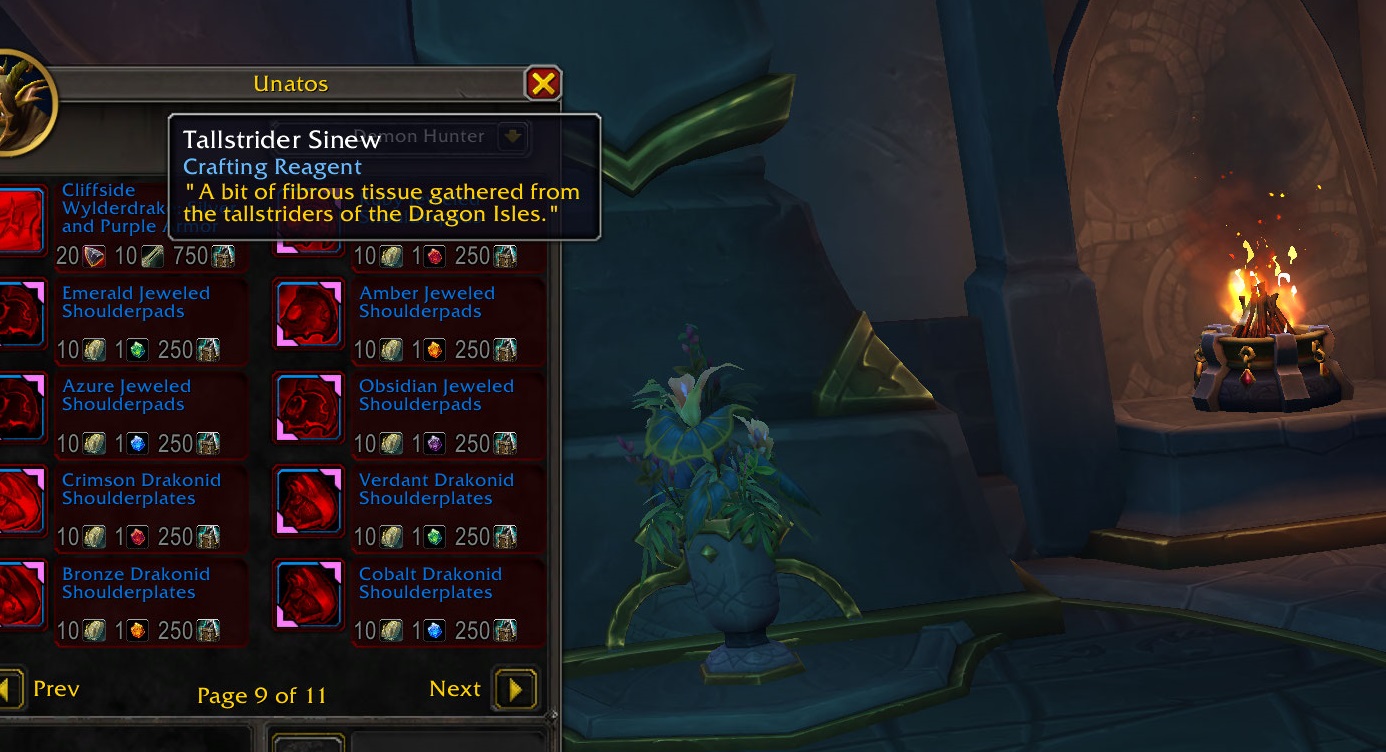Select the Verdant Drakonid Shoulderplates item icon
1386x752 pixels.
[308, 500]
